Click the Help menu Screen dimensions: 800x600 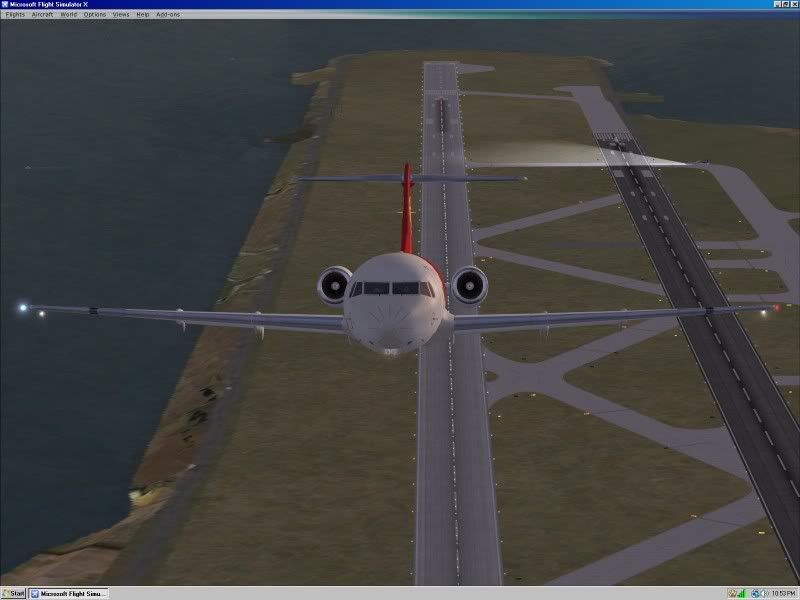[x=143, y=15]
